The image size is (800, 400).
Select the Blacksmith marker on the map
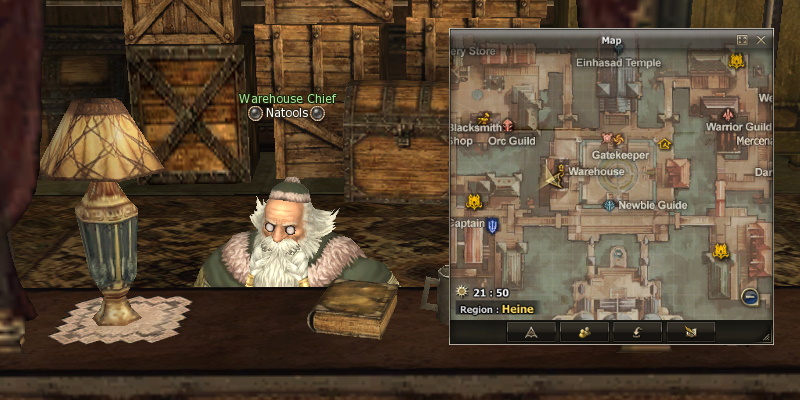pyautogui.click(x=486, y=116)
